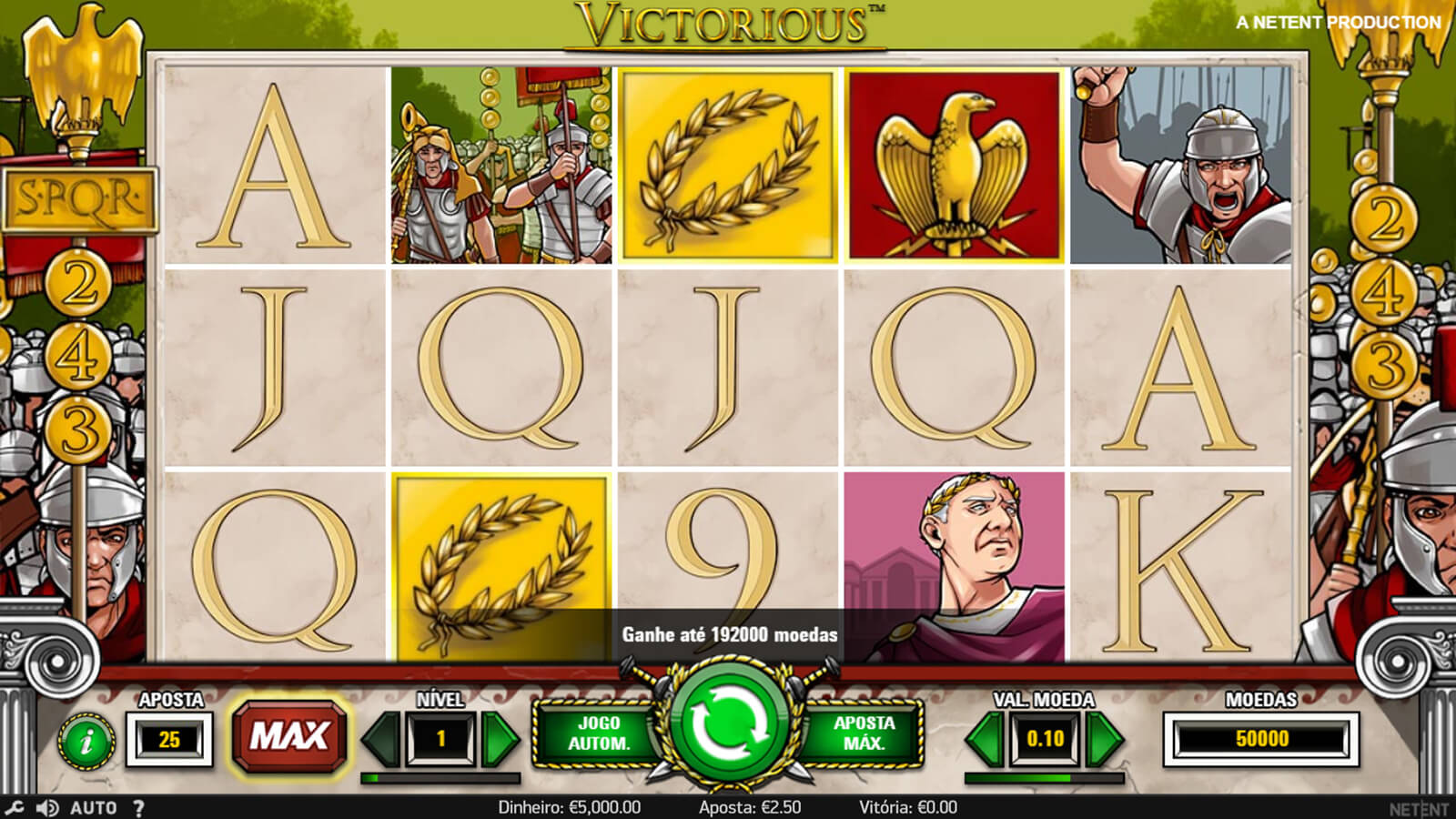Spin the reels with the green button
The height and width of the screenshot is (819, 1456).
tap(728, 726)
